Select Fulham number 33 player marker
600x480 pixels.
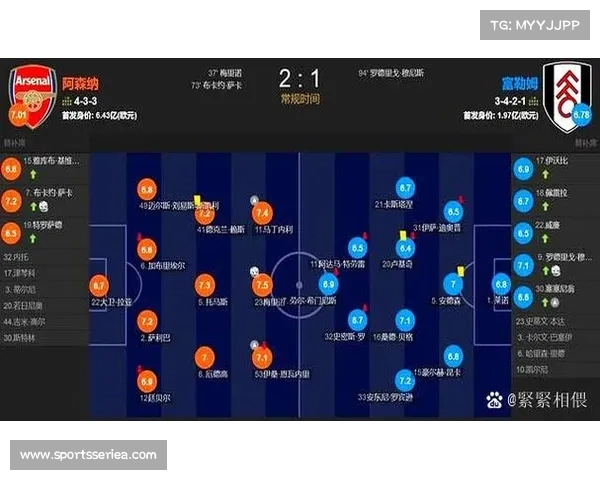(406, 380)
